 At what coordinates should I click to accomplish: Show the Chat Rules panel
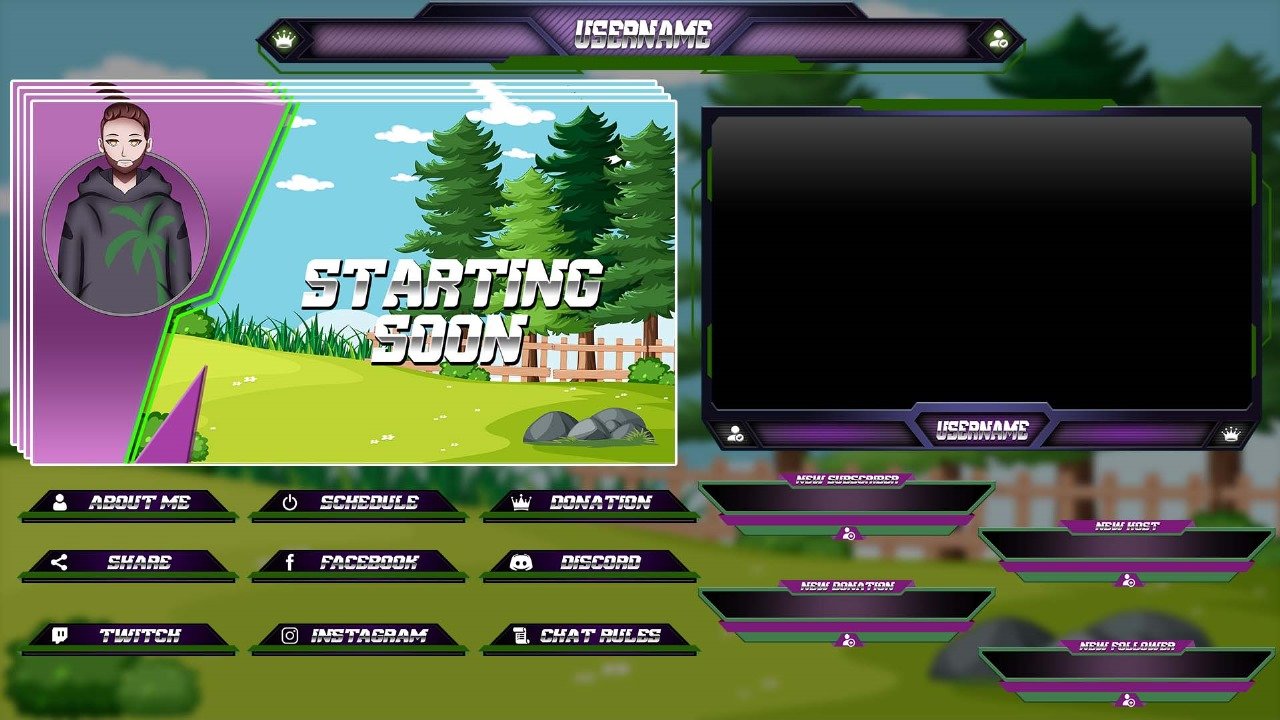pyautogui.click(x=590, y=635)
